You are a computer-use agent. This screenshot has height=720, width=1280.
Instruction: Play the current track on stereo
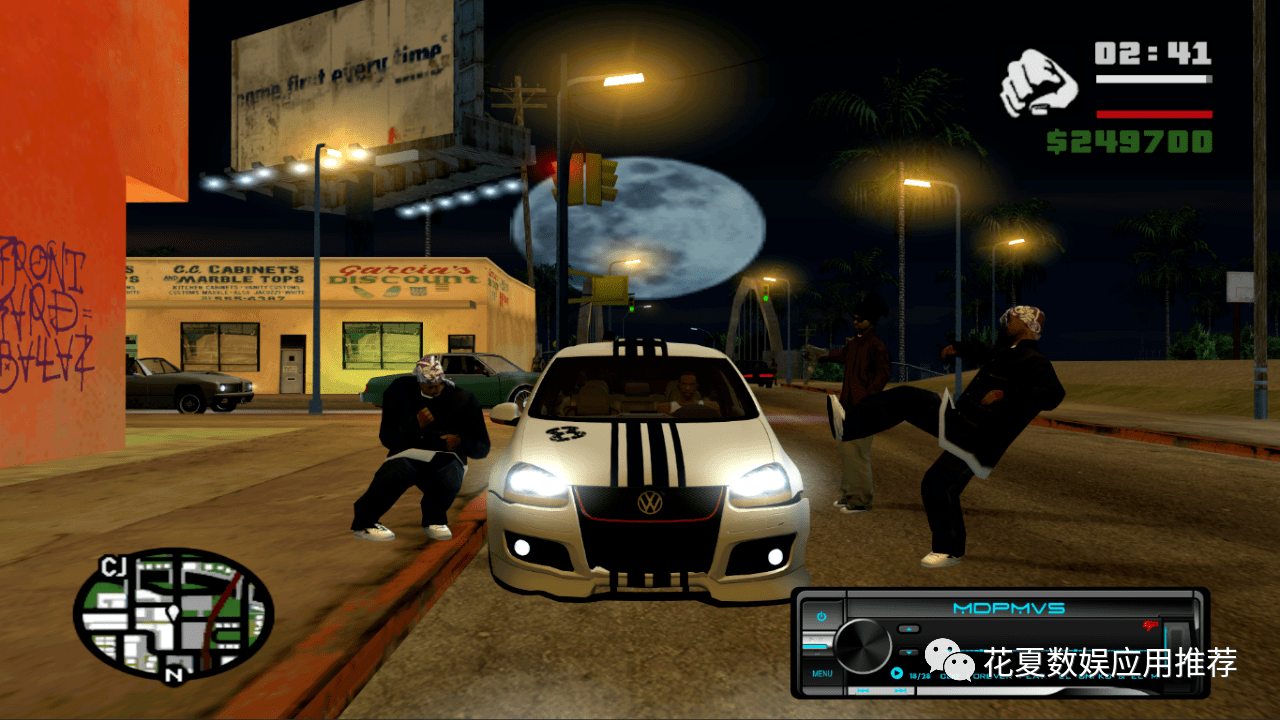coord(897,674)
